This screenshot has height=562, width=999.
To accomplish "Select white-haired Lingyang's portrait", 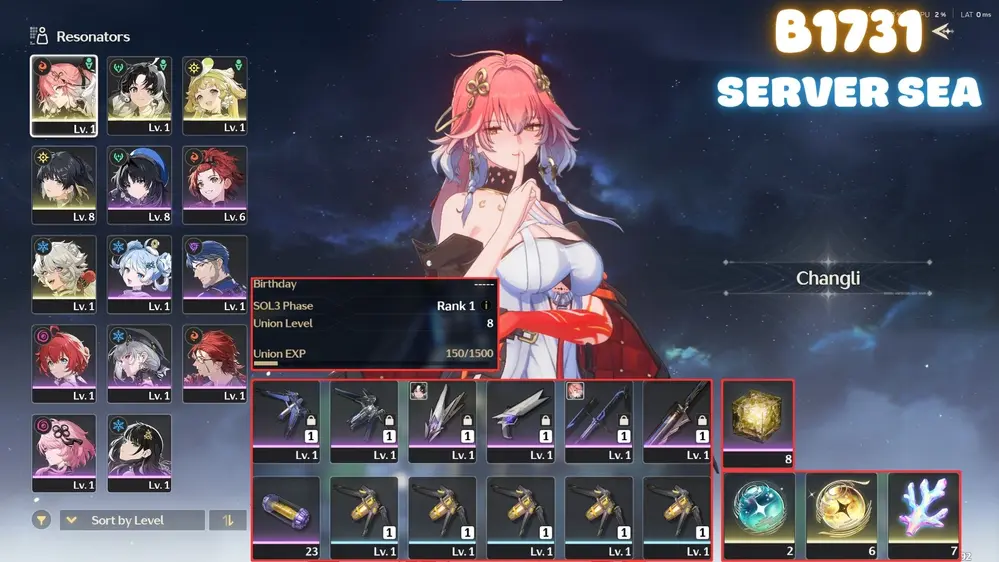I will [64, 274].
